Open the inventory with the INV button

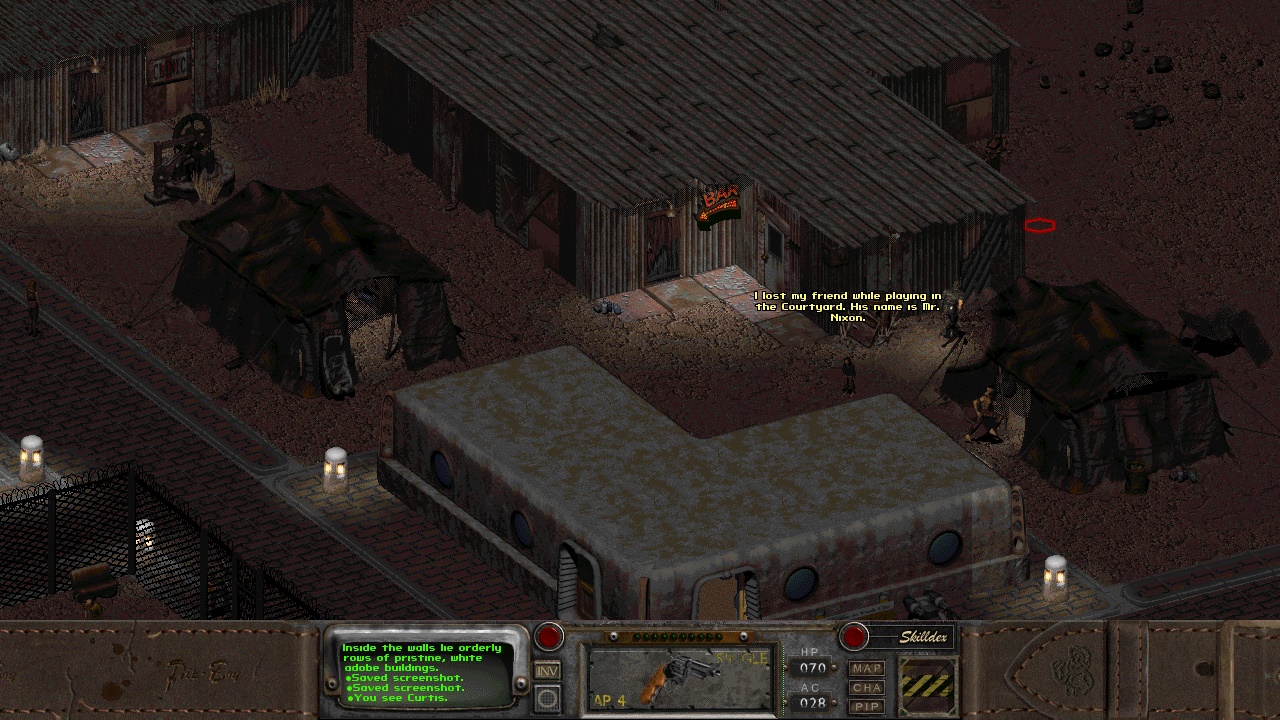click(x=547, y=671)
